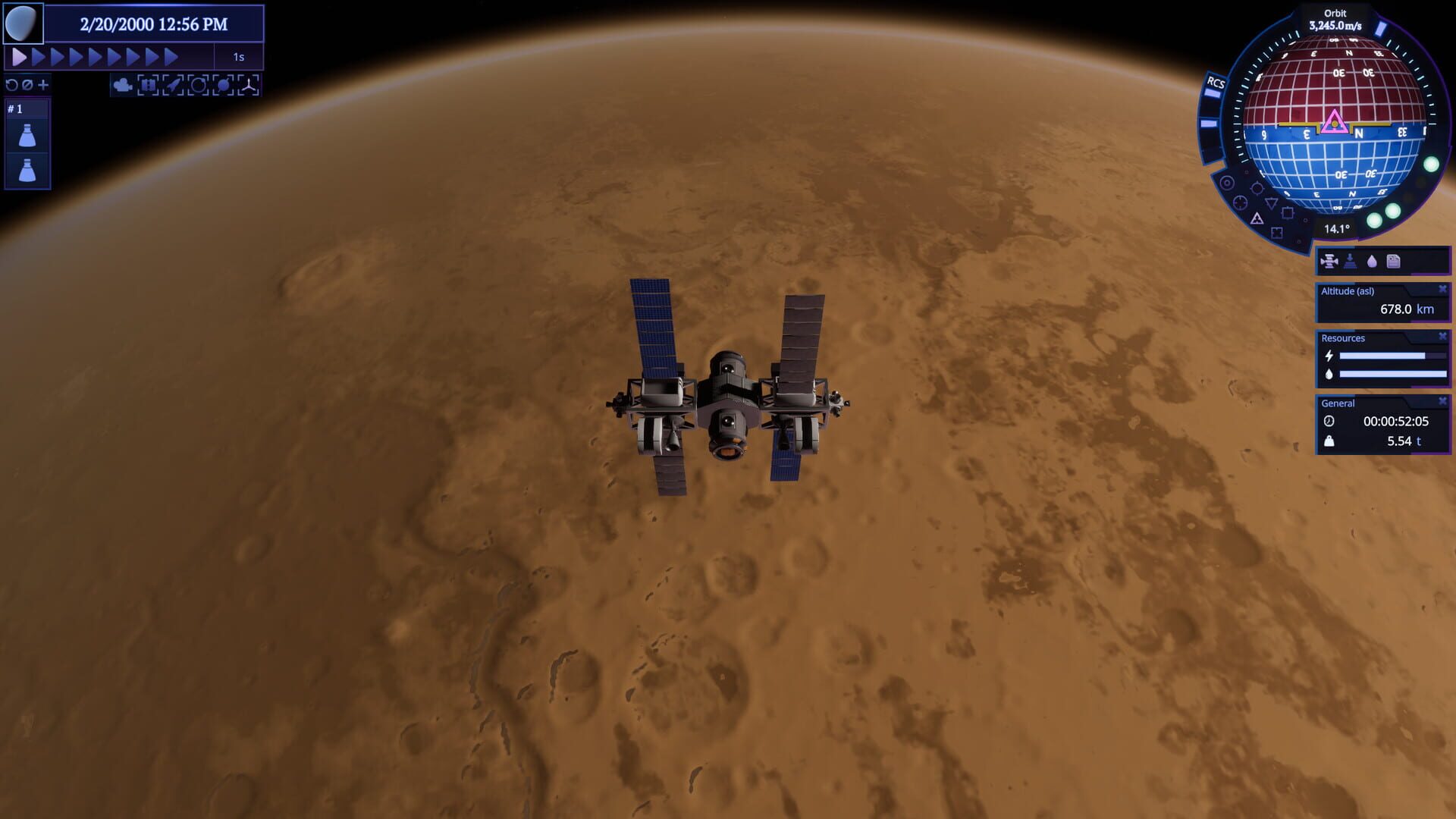Click the planet globe icon beside the date
This screenshot has width=1456, height=819.
pos(22,24)
